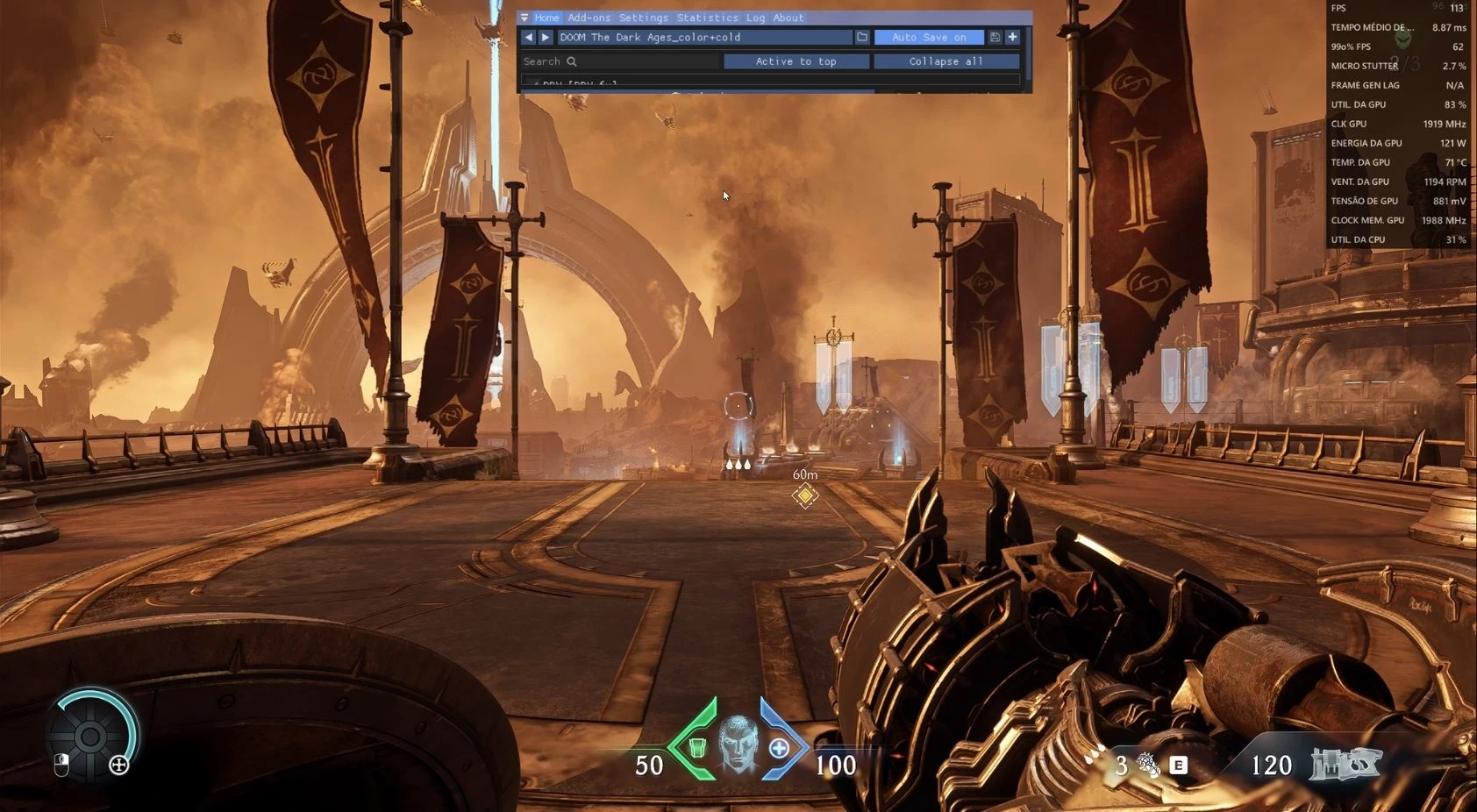
Task: Select the 60m objective waypoint marker
Action: 804,495
